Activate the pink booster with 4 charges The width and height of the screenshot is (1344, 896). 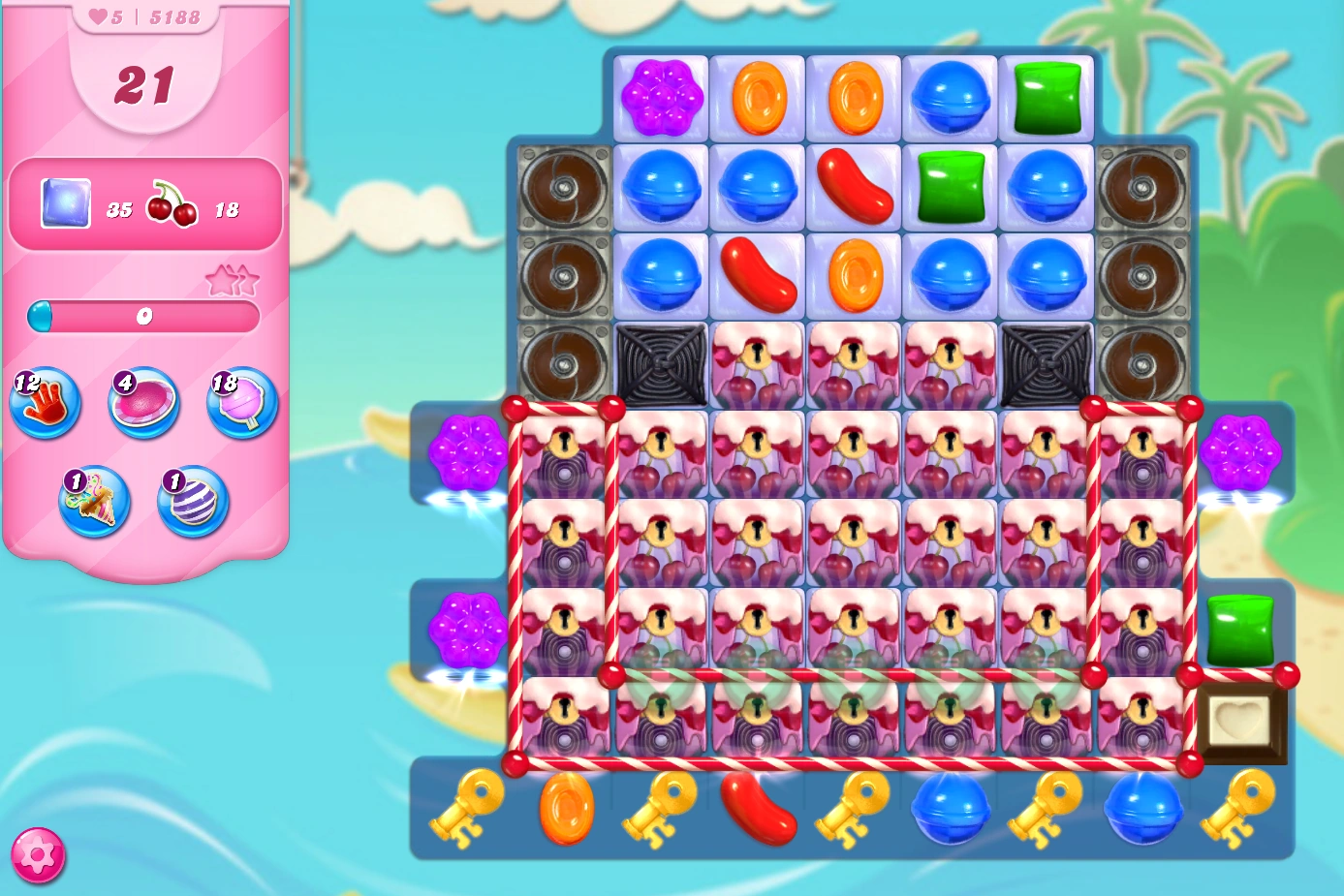[142, 404]
